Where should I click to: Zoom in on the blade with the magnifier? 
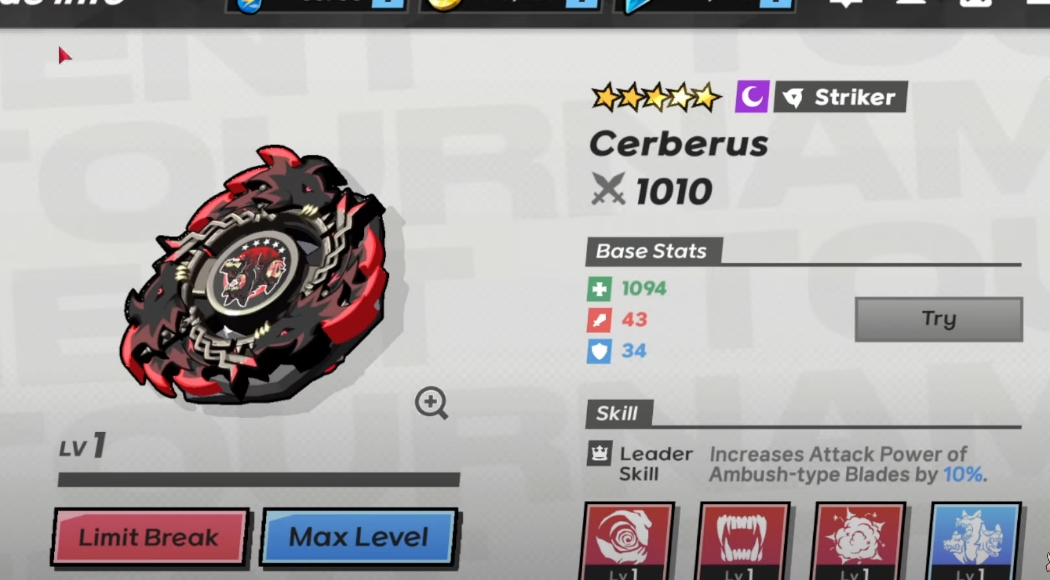[x=431, y=403]
